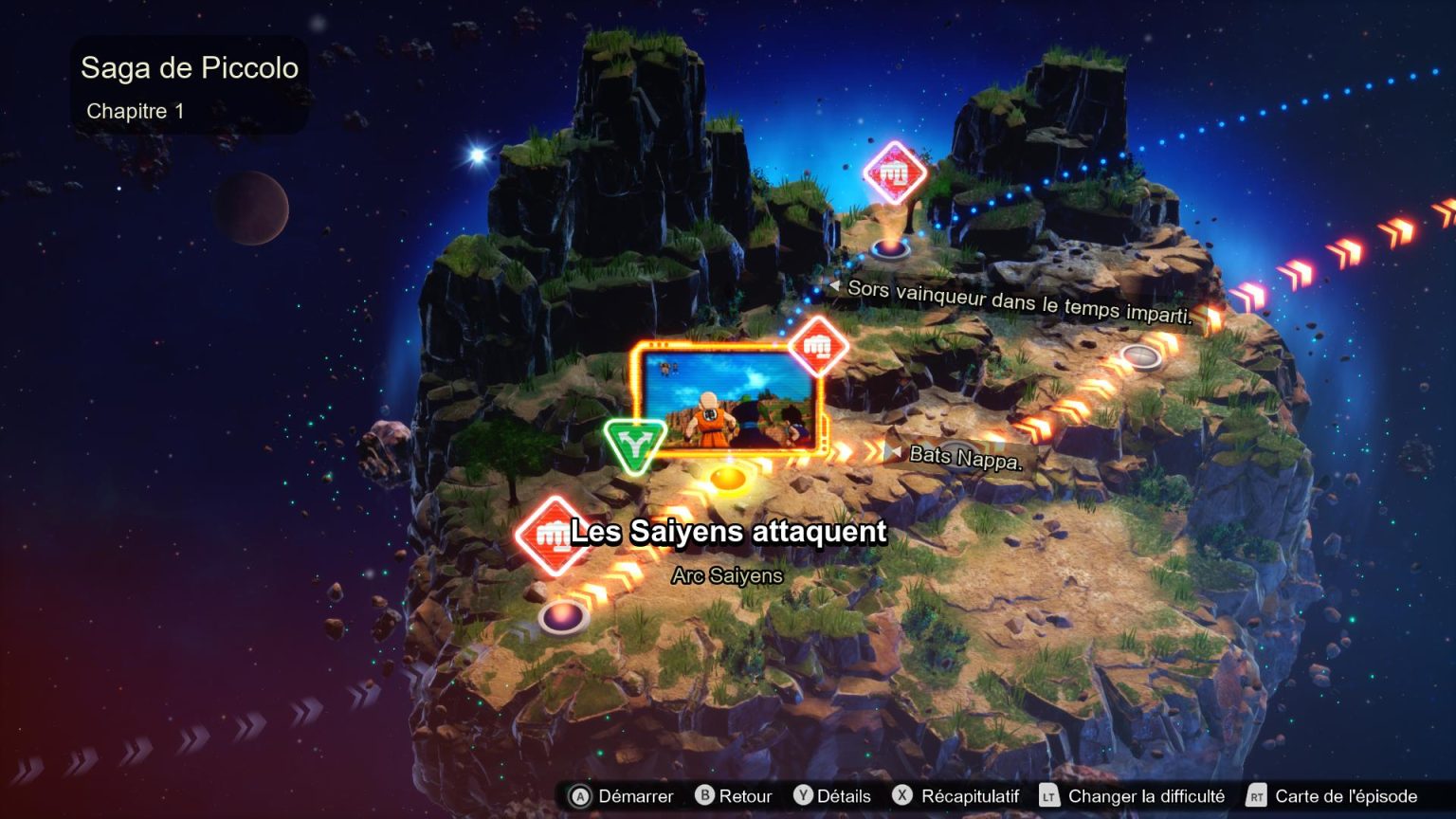Pick the grey node after the time-limit path
This screenshot has height=819, width=1456.
coord(1140,356)
